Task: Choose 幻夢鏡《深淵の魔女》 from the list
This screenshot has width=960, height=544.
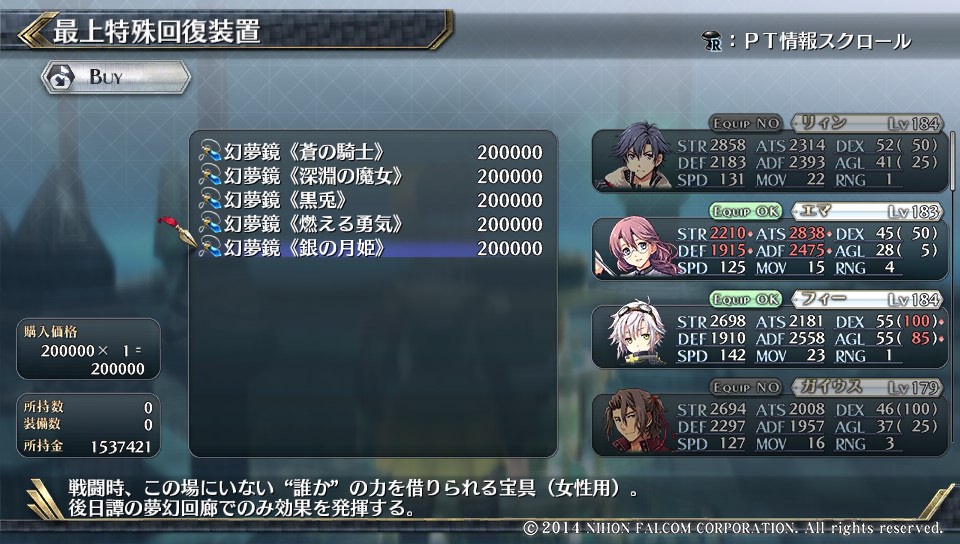Action: 371,176
